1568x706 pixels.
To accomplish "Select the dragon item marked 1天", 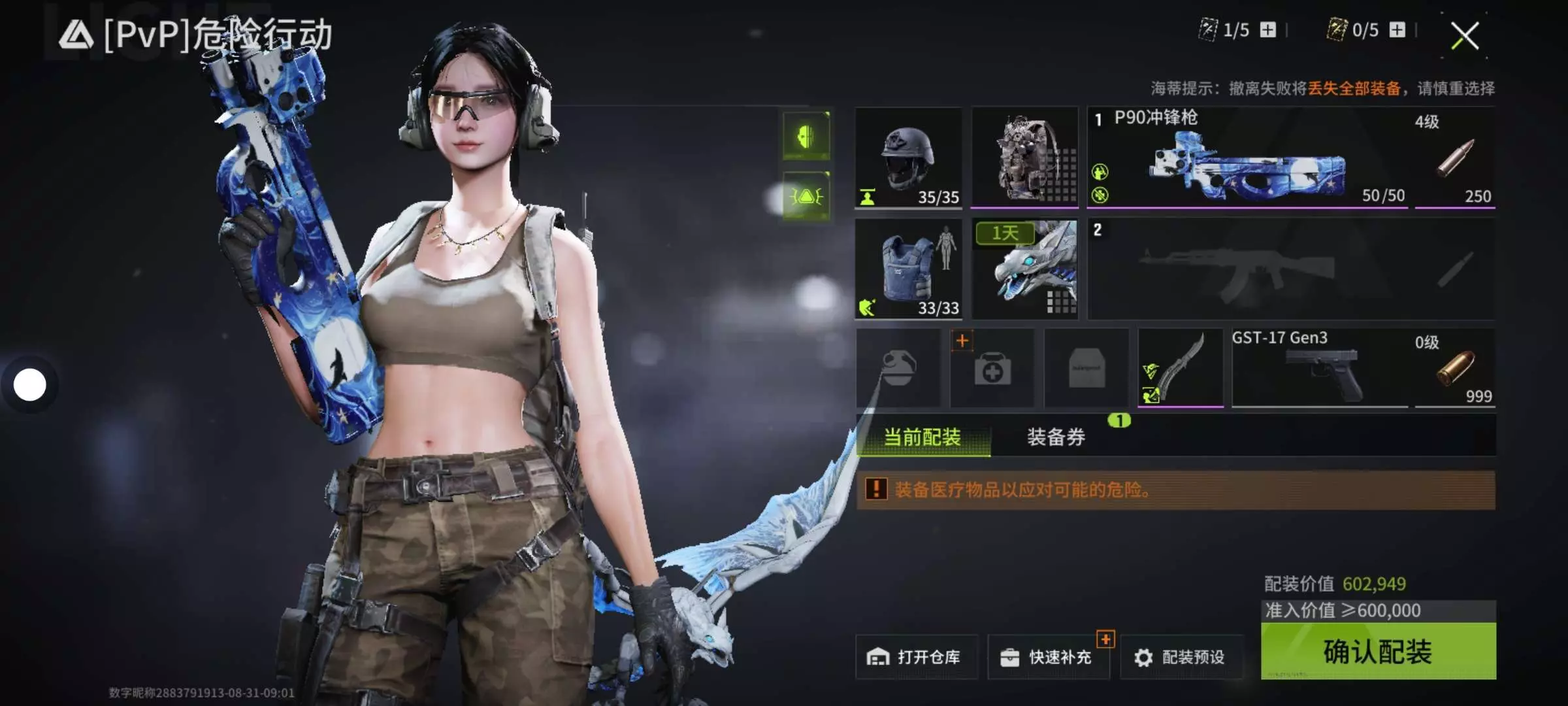I will coord(1024,269).
